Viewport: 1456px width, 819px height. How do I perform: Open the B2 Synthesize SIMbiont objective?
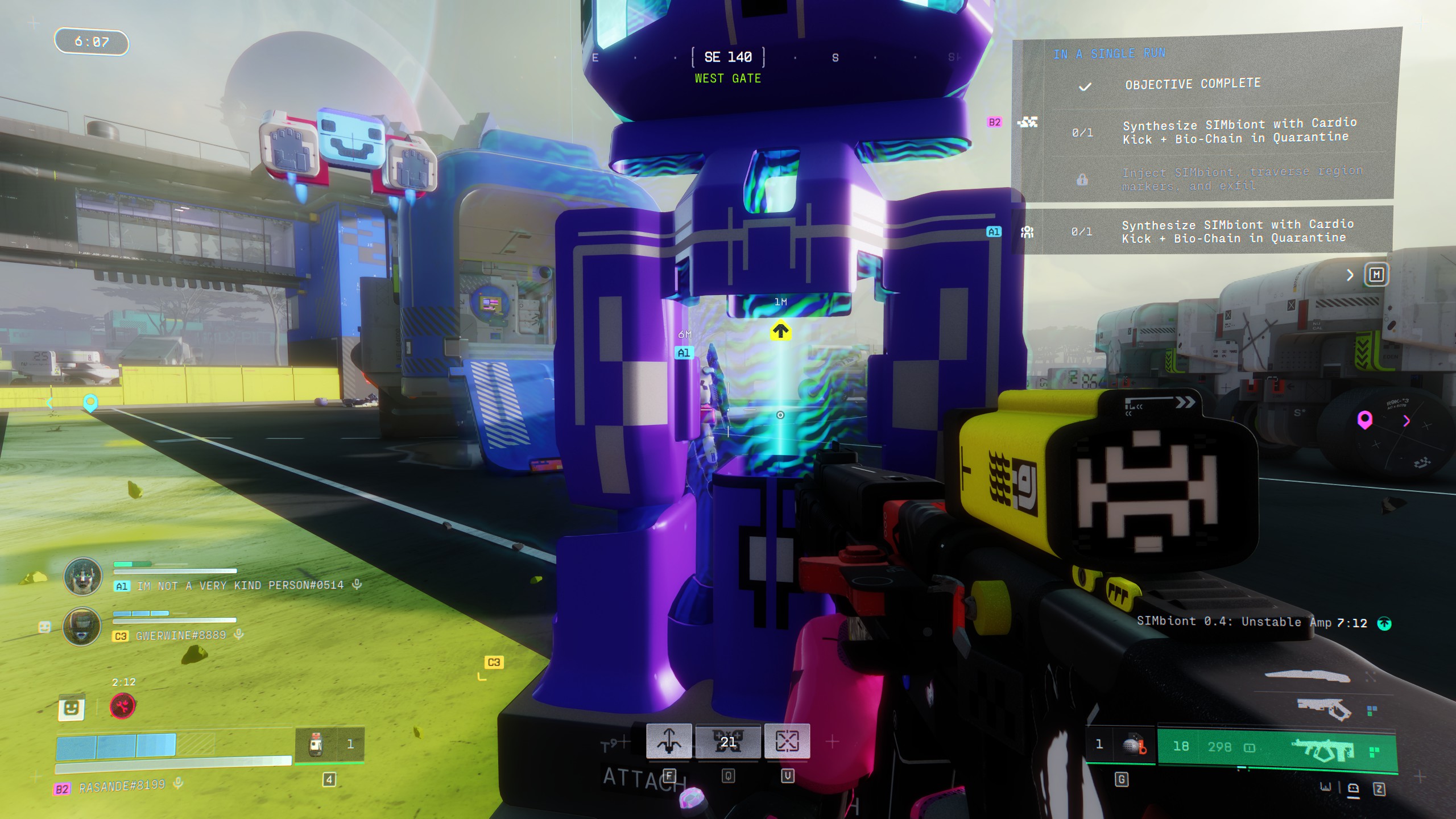[1234, 131]
